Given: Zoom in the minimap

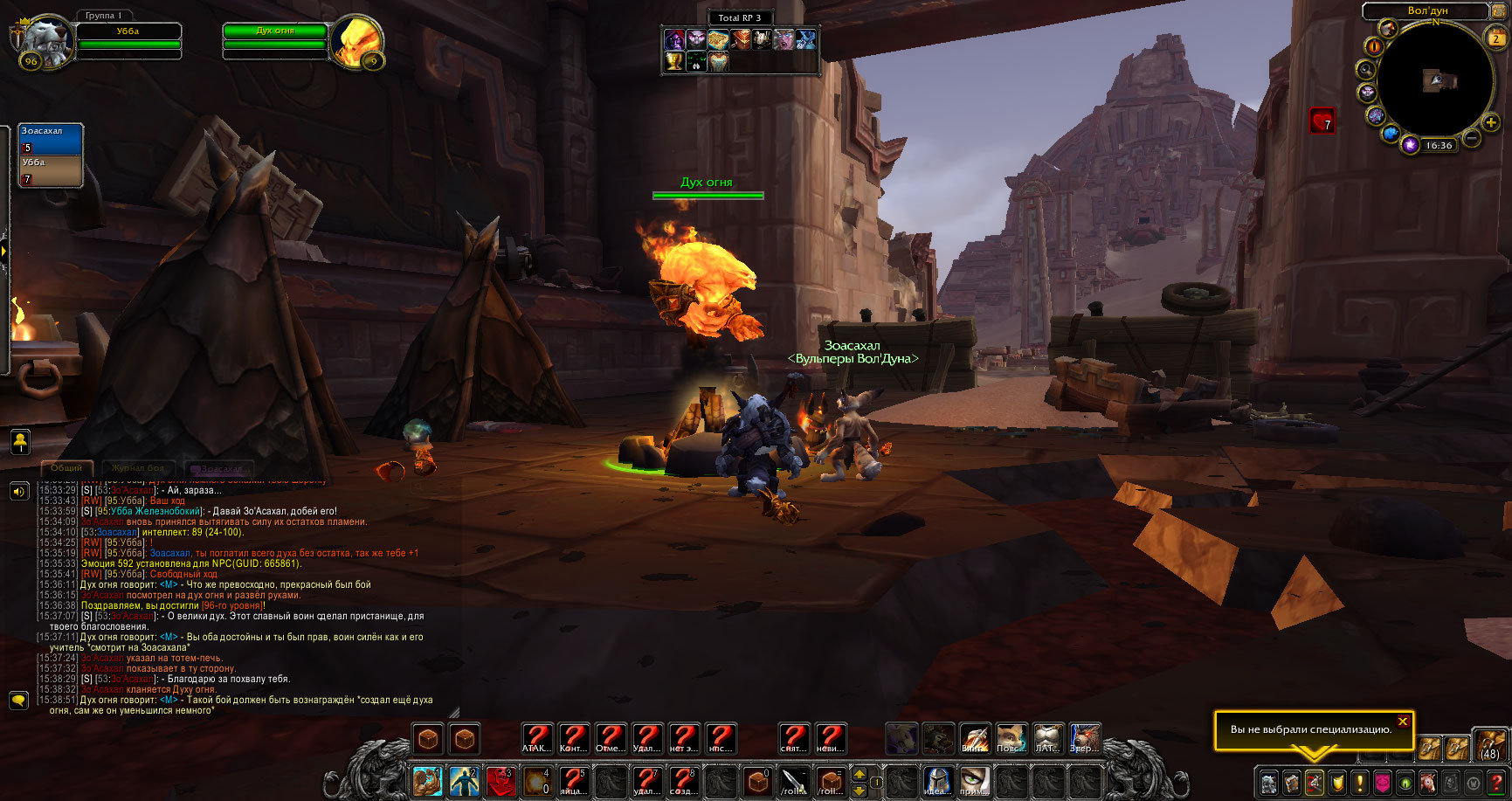Looking at the screenshot, I should [x=1491, y=123].
